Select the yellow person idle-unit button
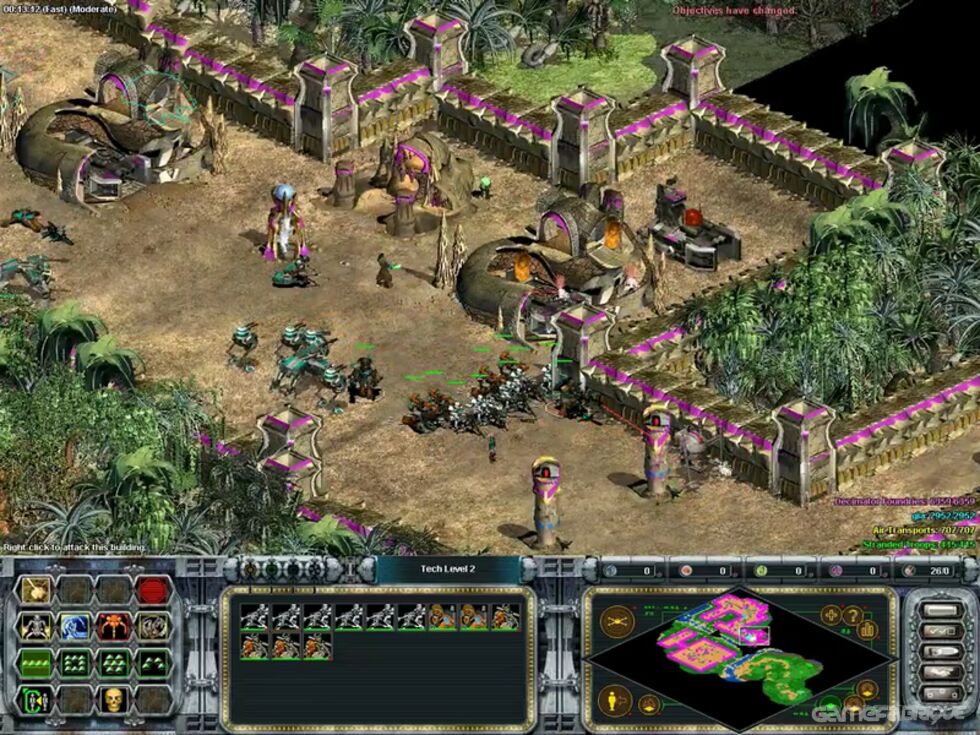The height and width of the screenshot is (735, 980). pos(615,697)
